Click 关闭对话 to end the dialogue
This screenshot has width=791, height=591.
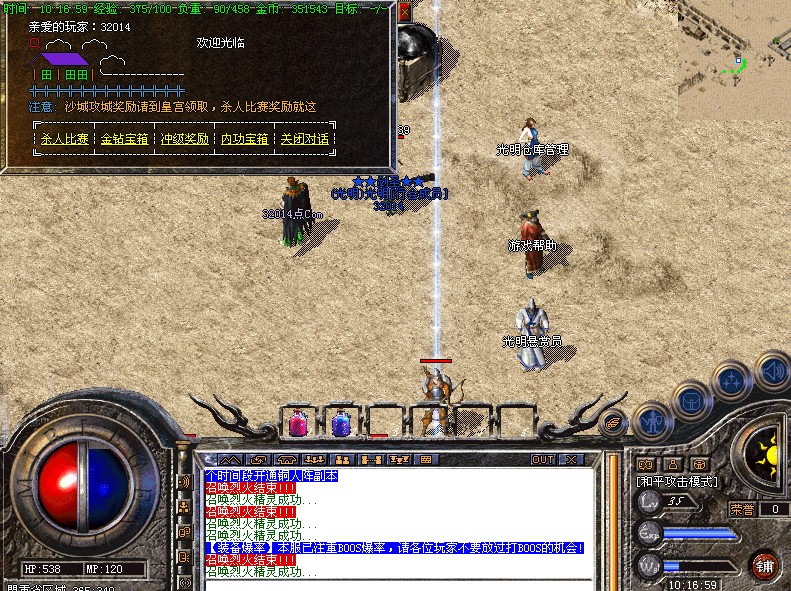pos(305,139)
